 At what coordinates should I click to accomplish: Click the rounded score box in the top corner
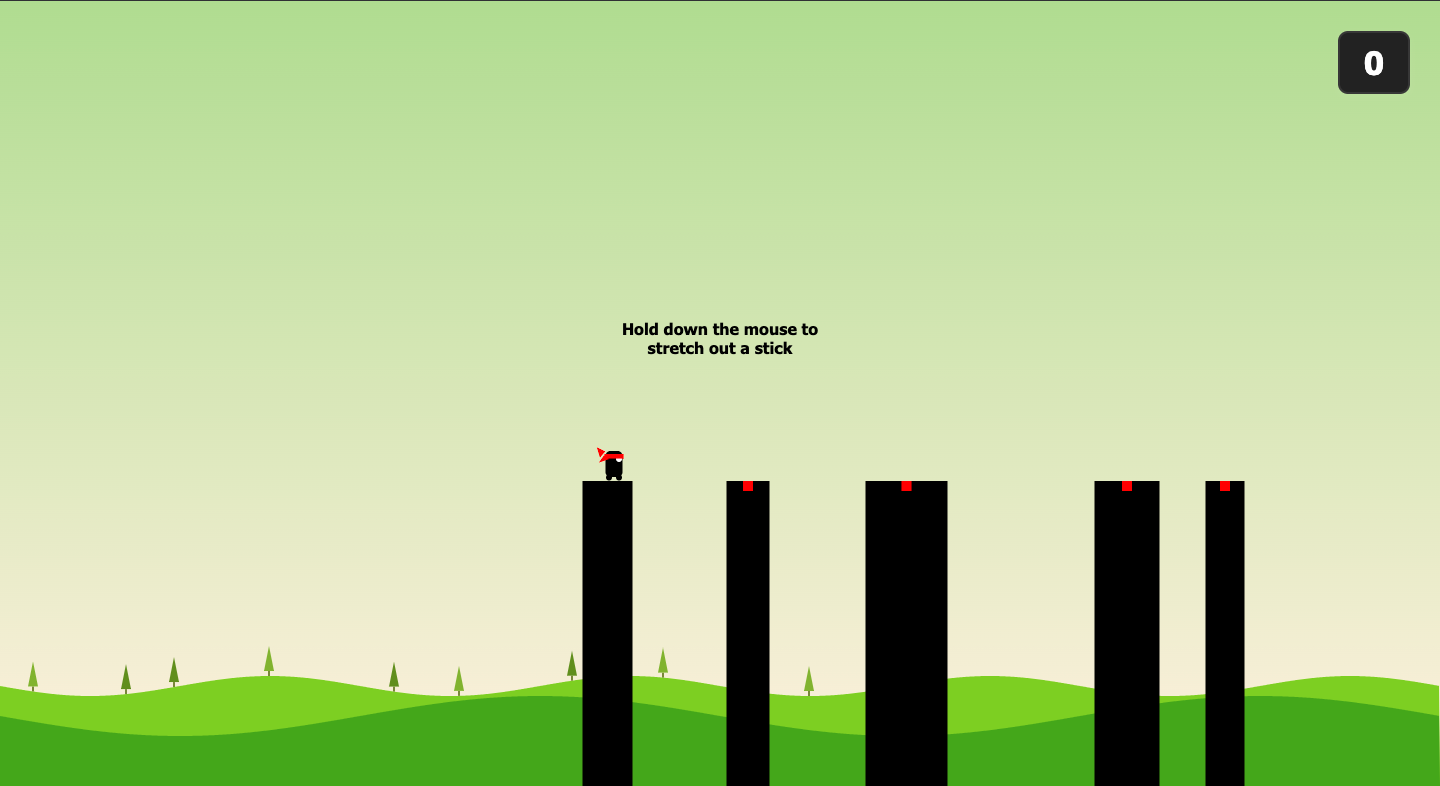click(x=1373, y=62)
